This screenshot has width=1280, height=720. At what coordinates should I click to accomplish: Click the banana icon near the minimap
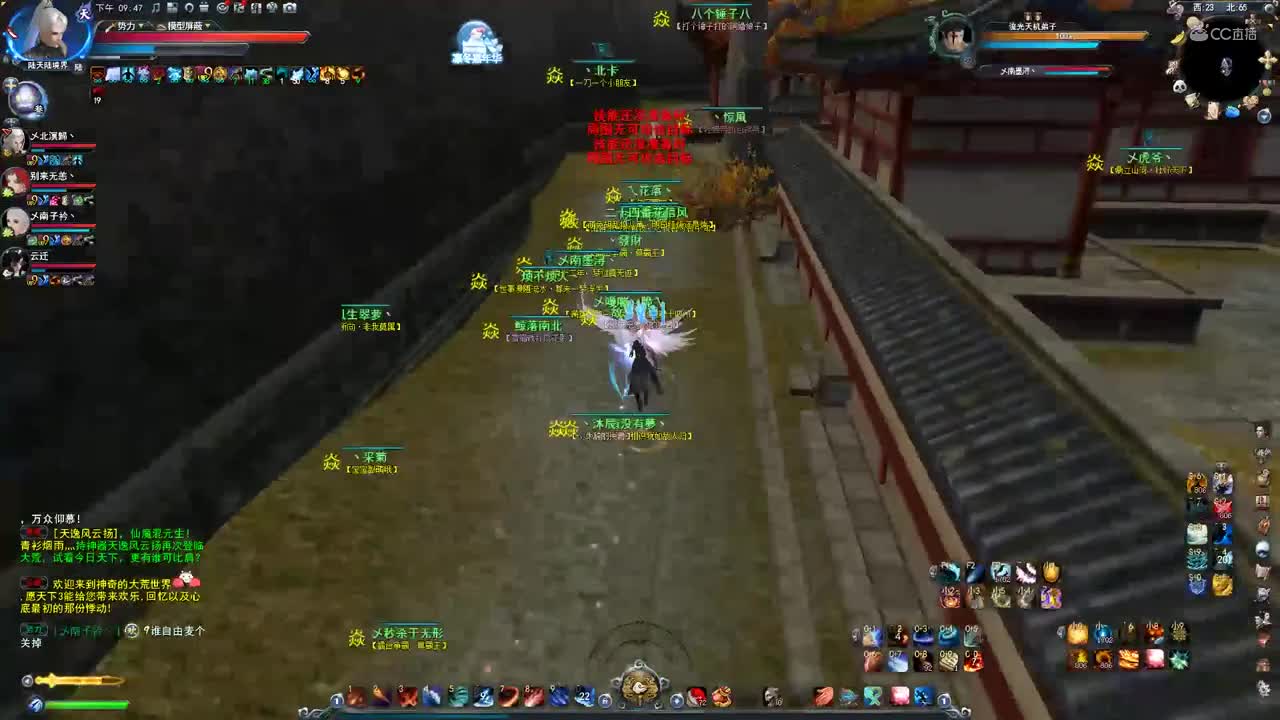pos(1176,37)
